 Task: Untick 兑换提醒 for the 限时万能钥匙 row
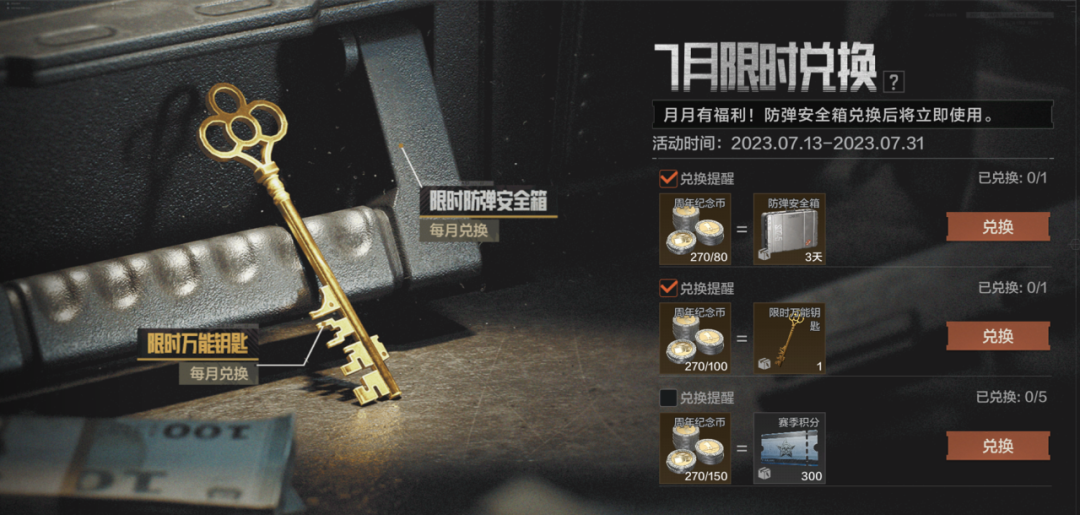(x=668, y=288)
